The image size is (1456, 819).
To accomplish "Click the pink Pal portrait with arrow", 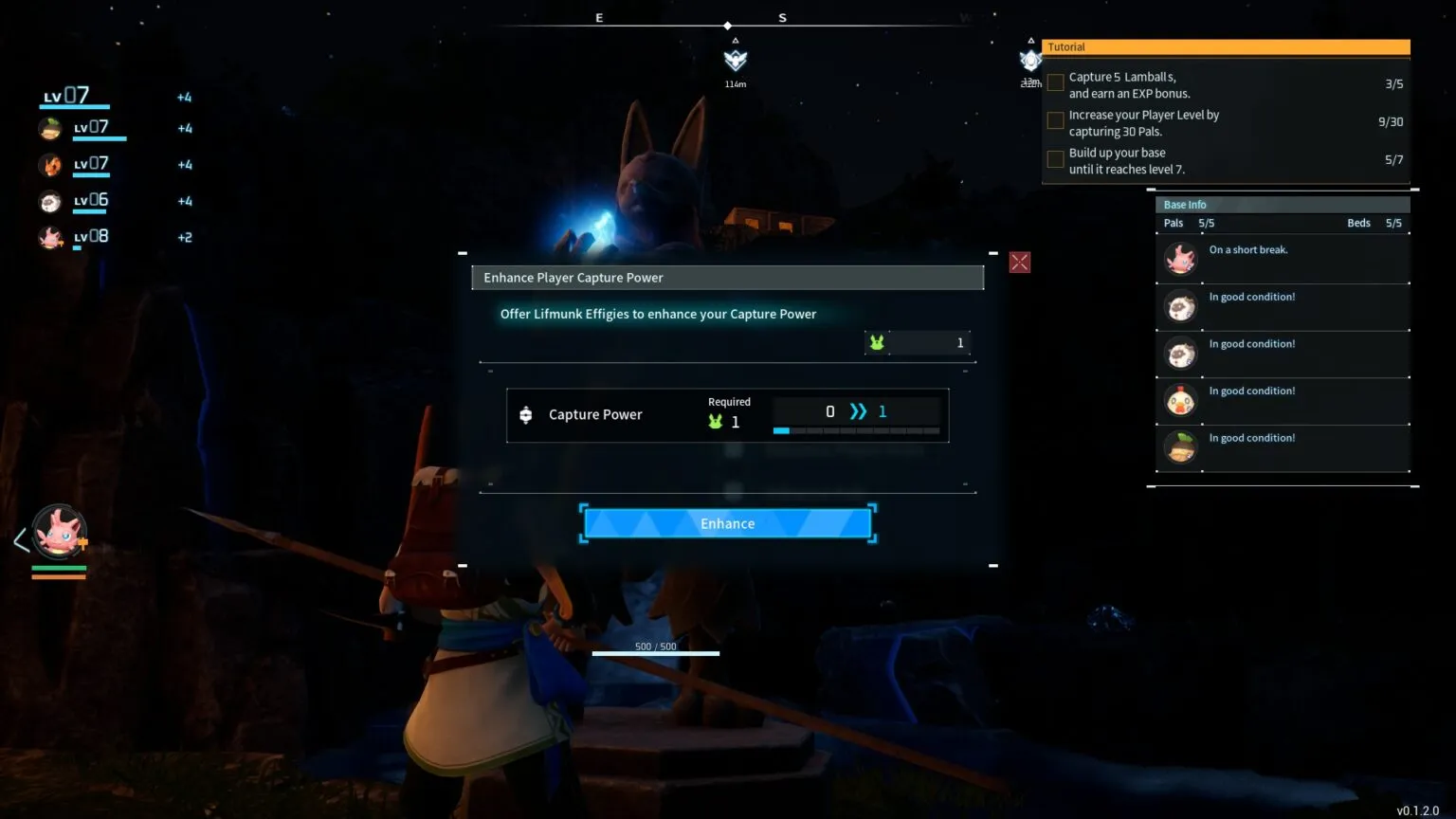I will 60,531.
